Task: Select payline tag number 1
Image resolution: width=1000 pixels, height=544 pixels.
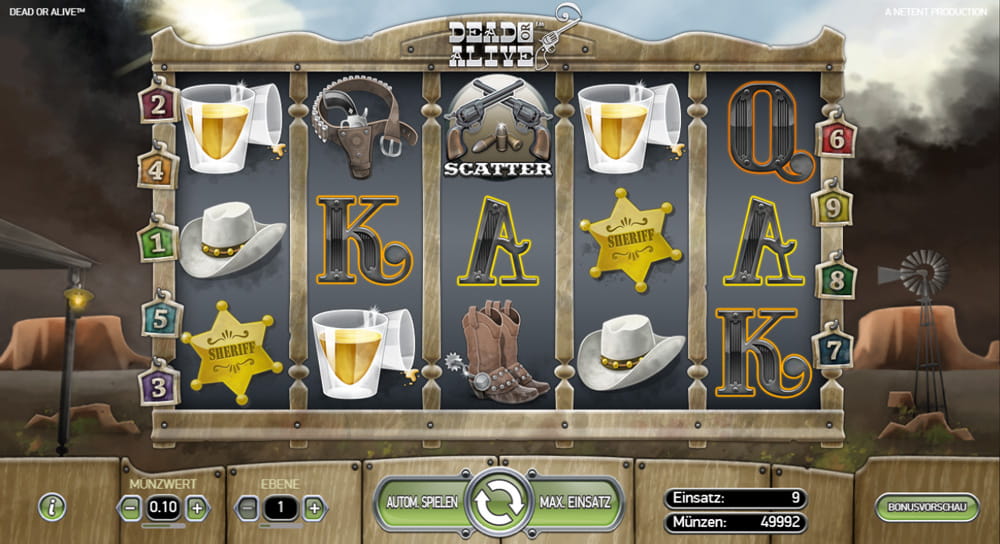Action: point(158,242)
